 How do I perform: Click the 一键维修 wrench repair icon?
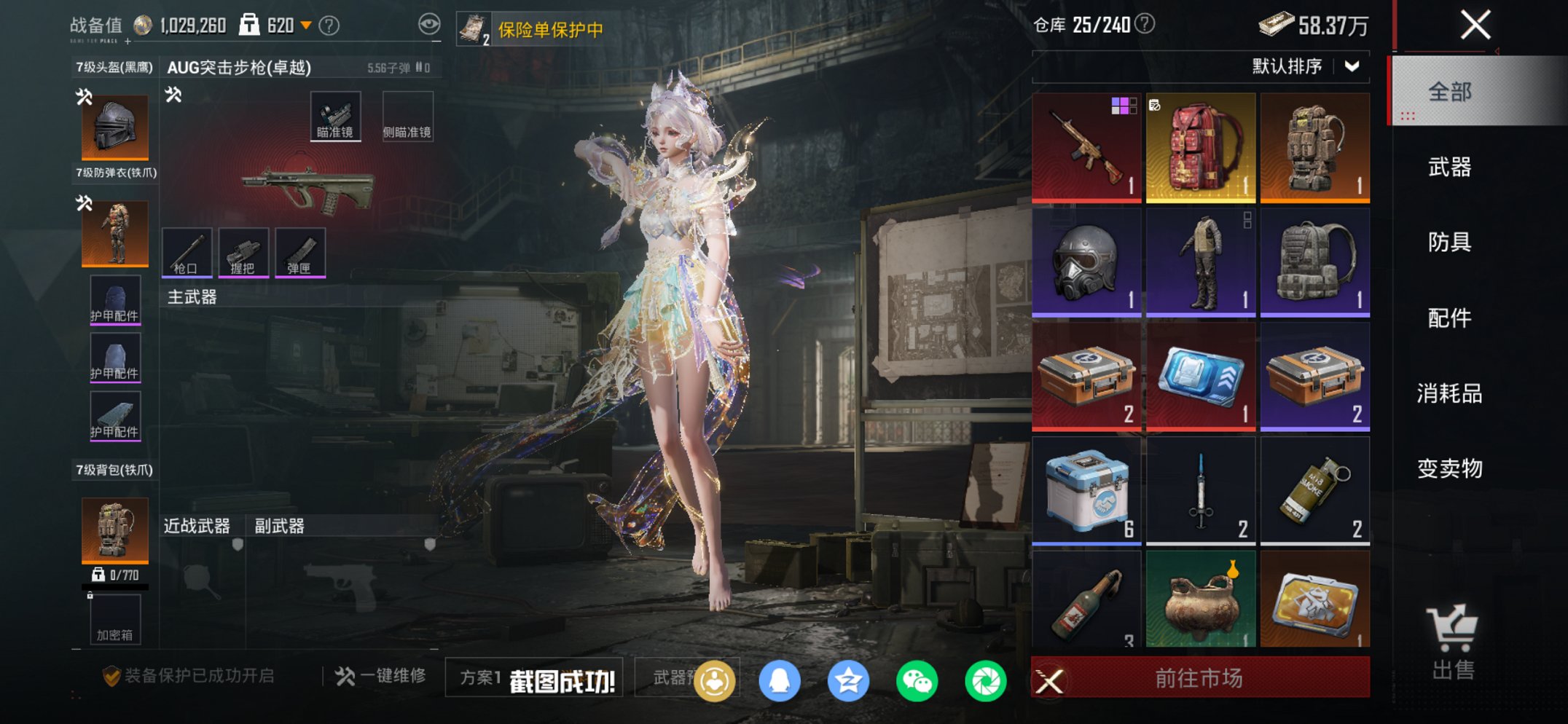coord(345,675)
